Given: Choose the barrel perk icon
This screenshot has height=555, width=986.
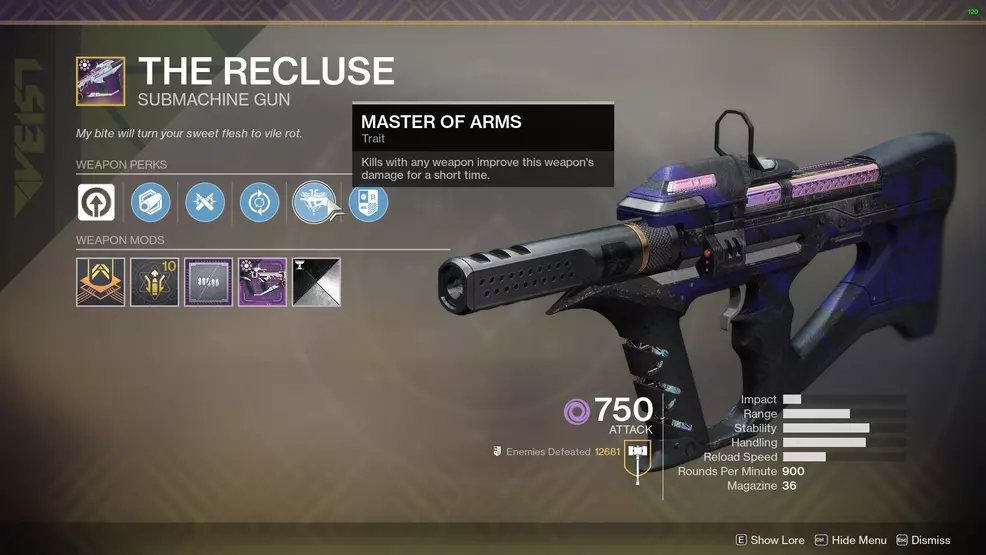Looking at the screenshot, I should pos(151,202).
